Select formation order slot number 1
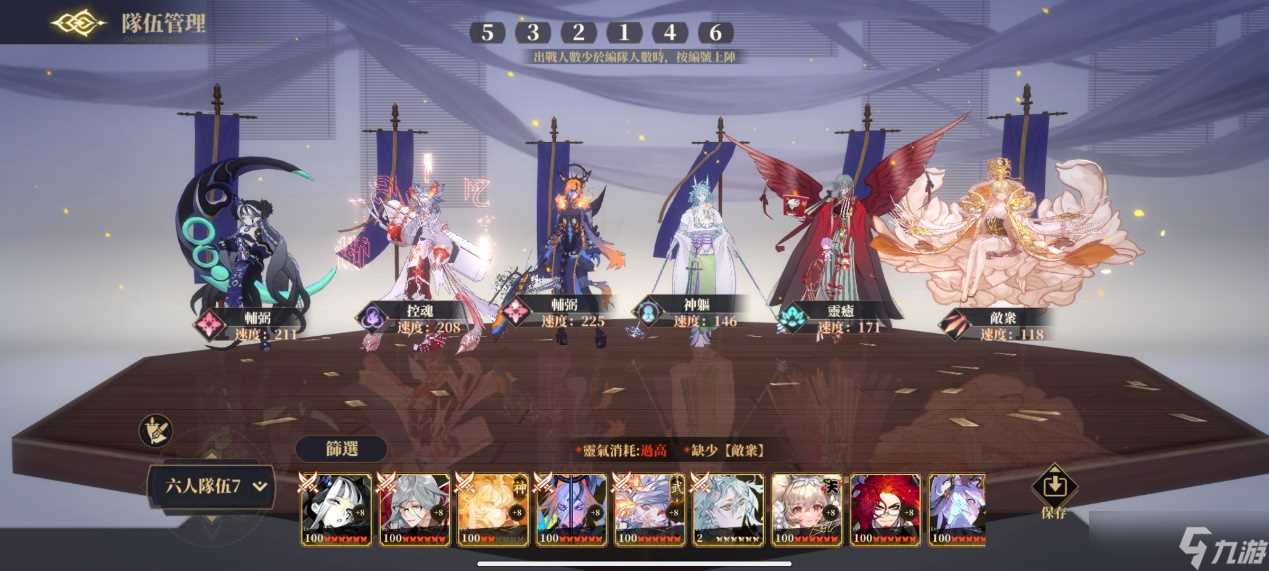The image size is (1269, 571). [625, 32]
